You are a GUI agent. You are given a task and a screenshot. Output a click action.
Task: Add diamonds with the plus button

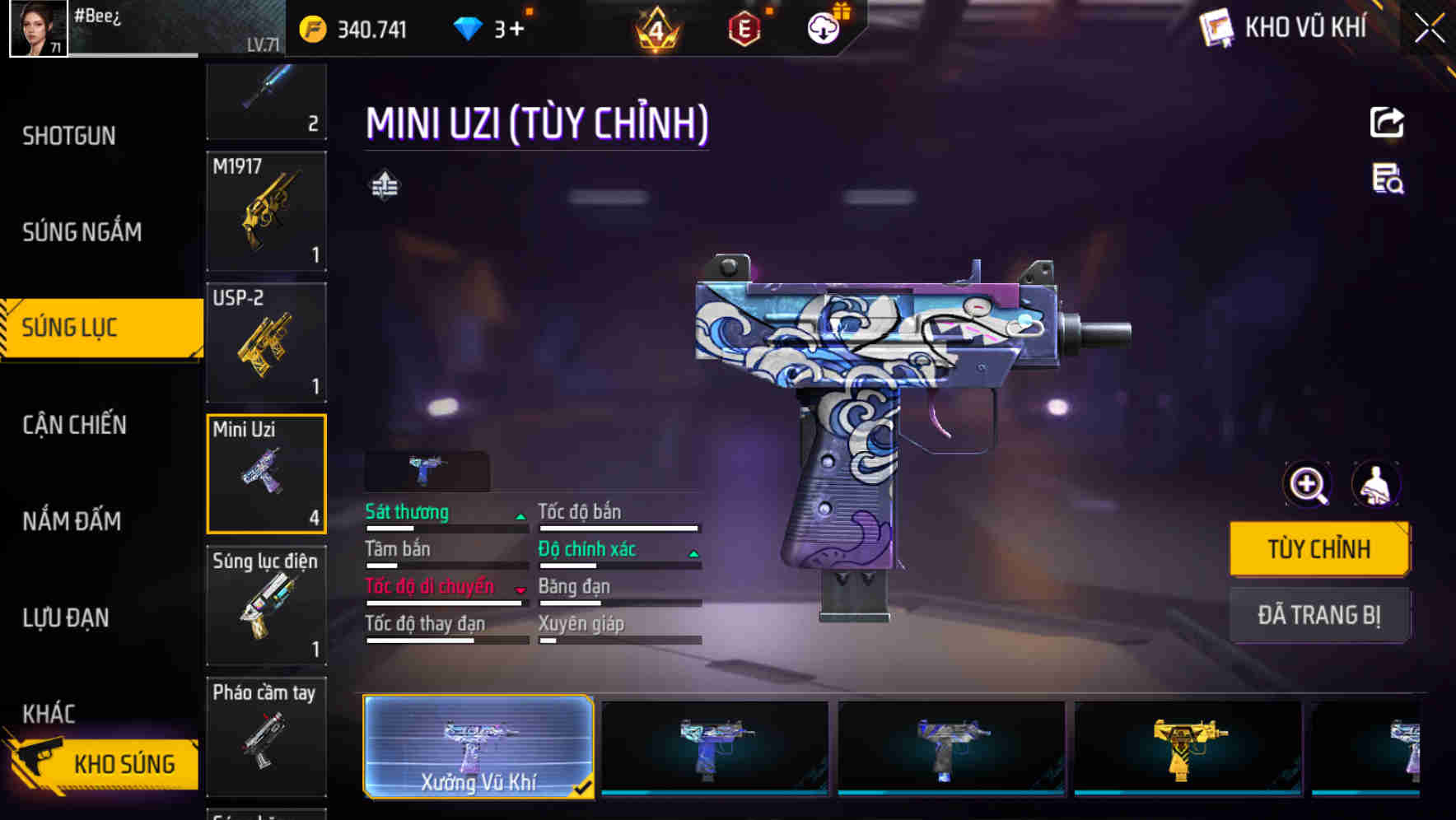(516, 30)
